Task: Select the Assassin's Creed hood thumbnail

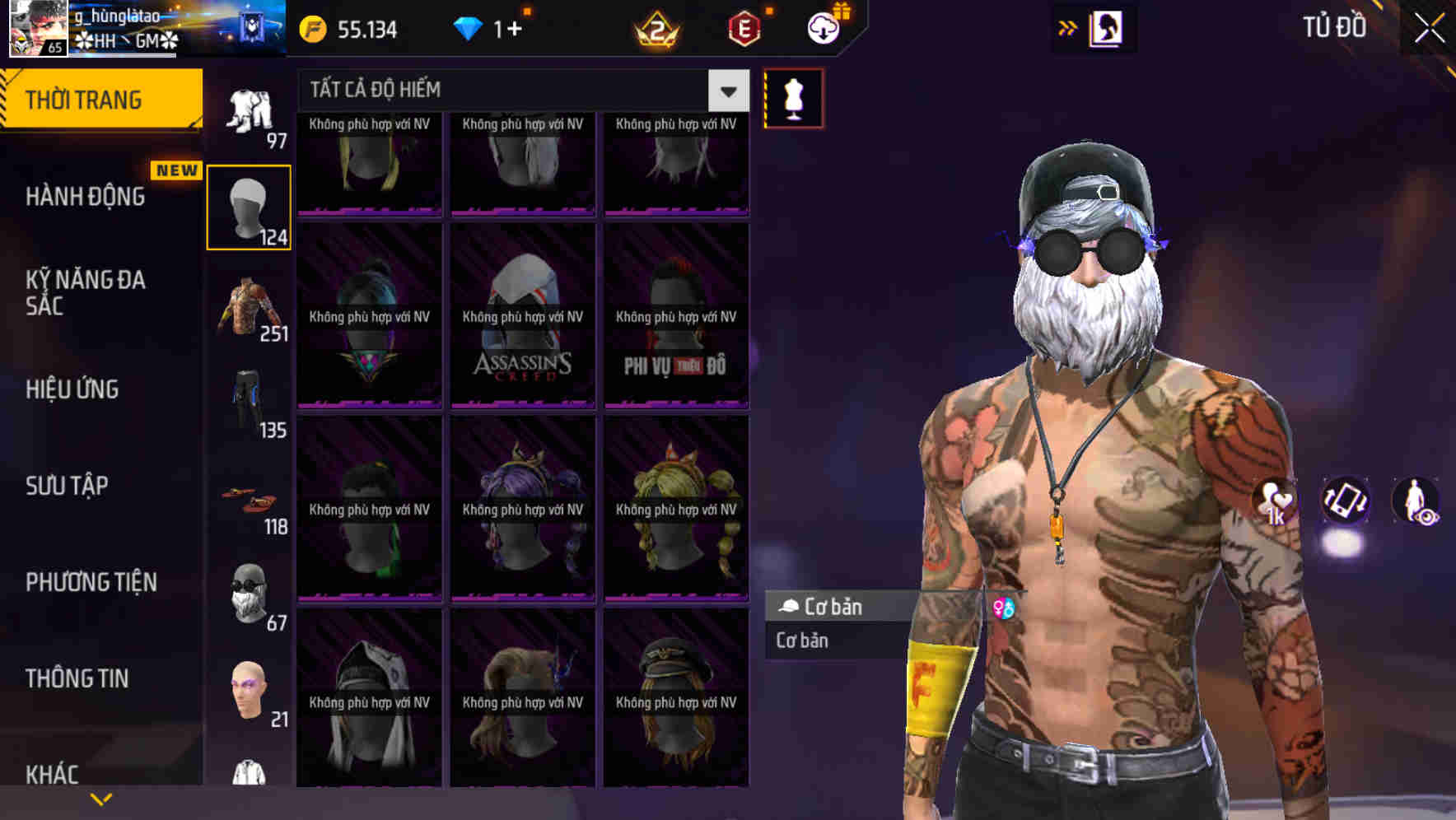Action: click(522, 317)
